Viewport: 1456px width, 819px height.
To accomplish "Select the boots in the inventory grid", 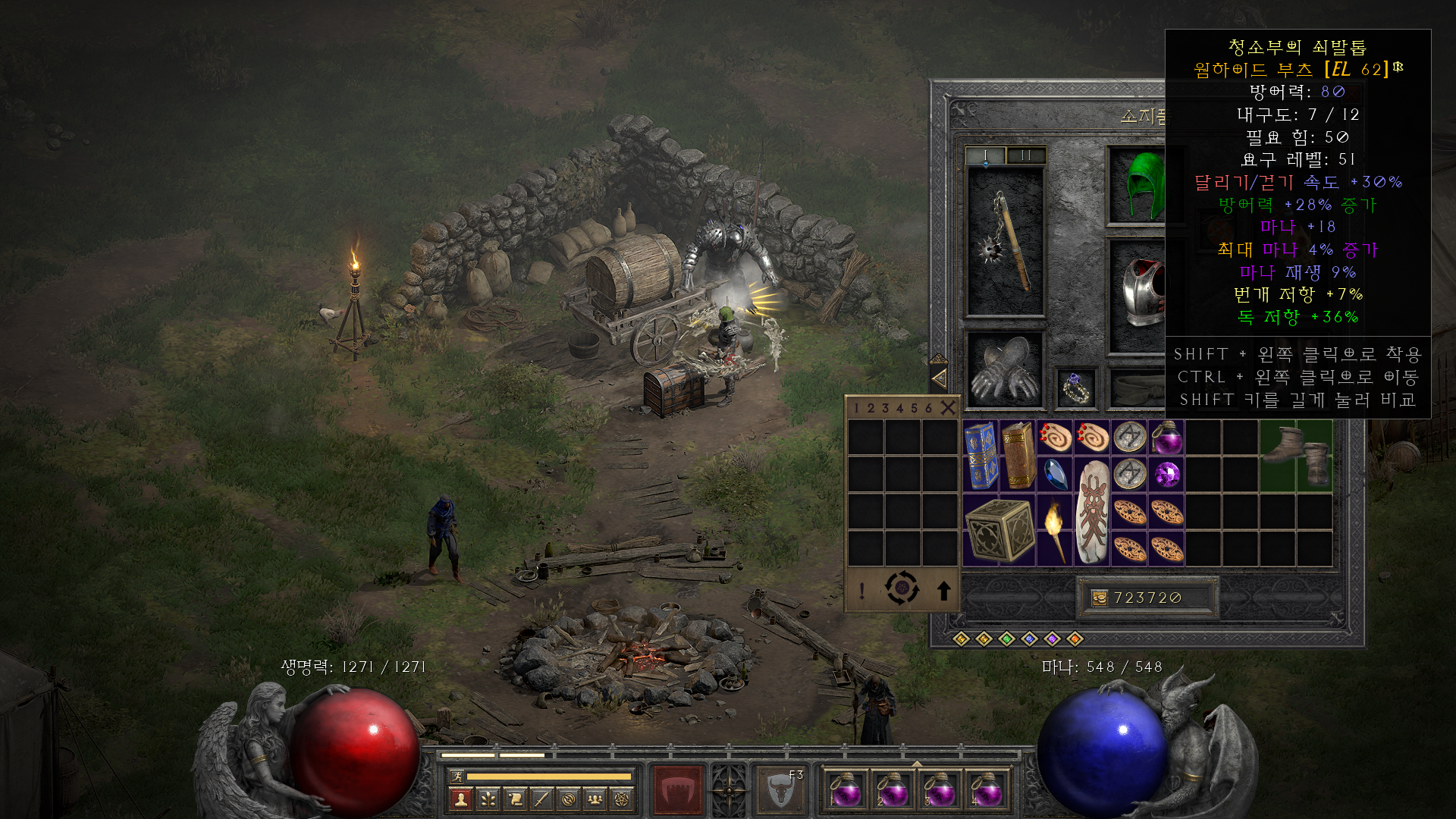I will [x=1296, y=455].
